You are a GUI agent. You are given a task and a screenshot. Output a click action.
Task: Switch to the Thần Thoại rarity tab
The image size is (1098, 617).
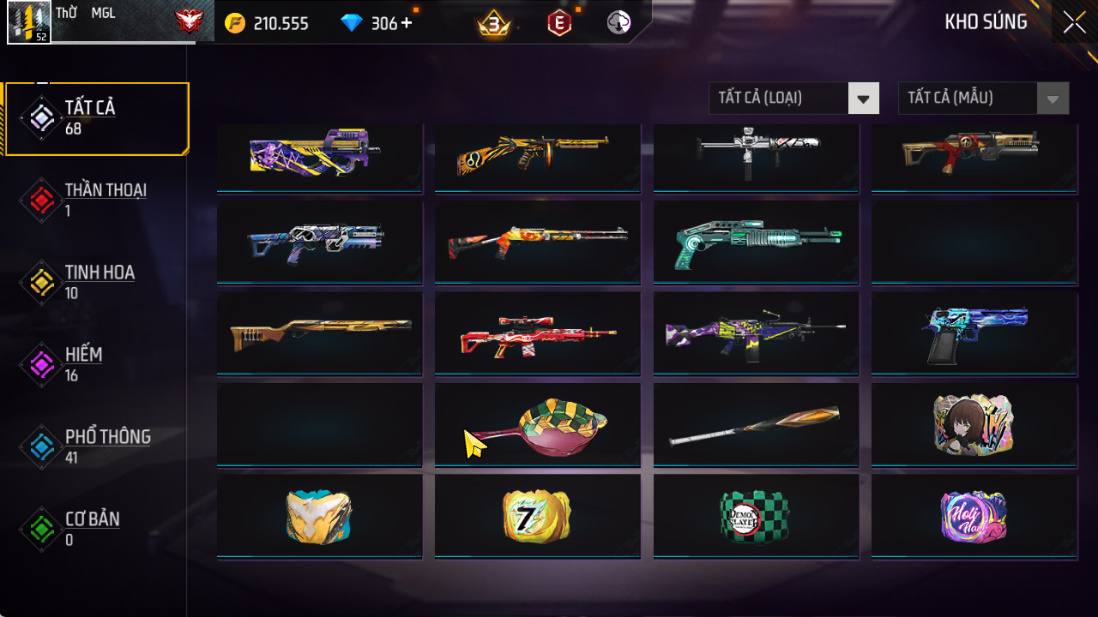pyautogui.click(x=96, y=200)
